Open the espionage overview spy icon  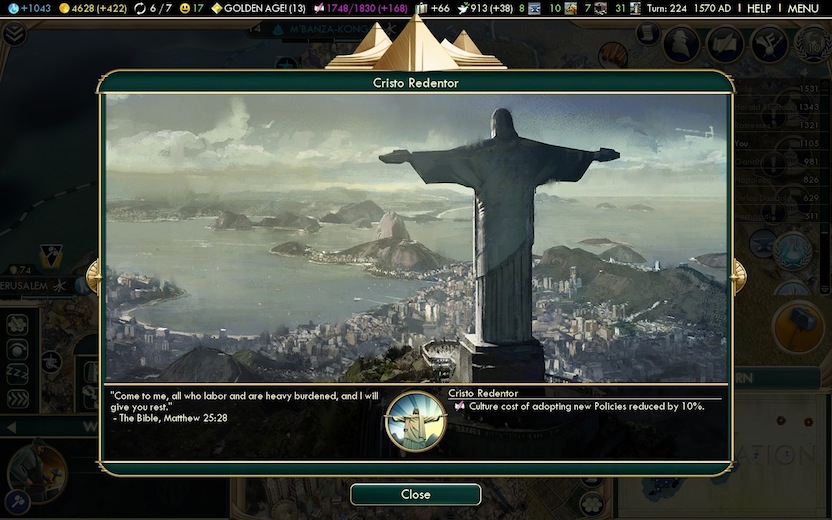pos(683,42)
